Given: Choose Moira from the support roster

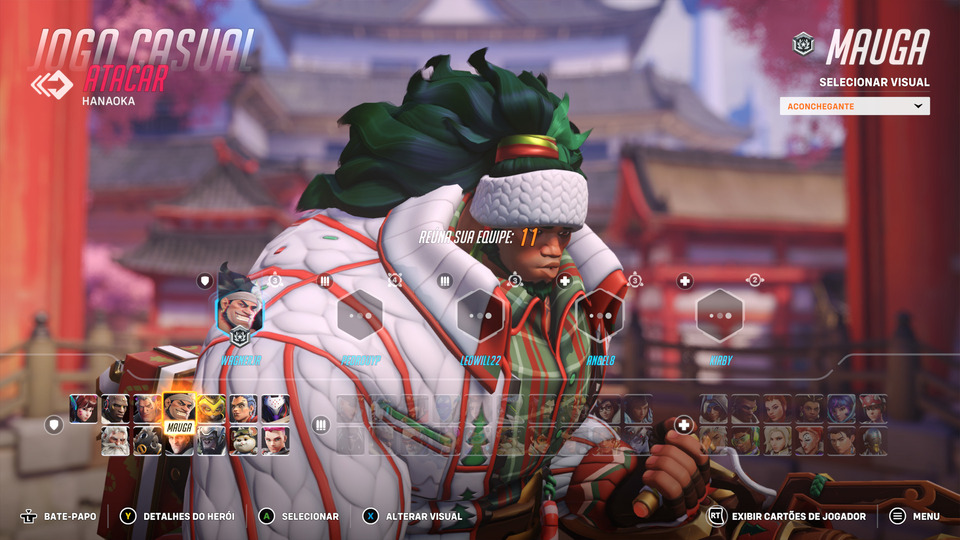Looking at the screenshot, I should pyautogui.click(x=810, y=441).
